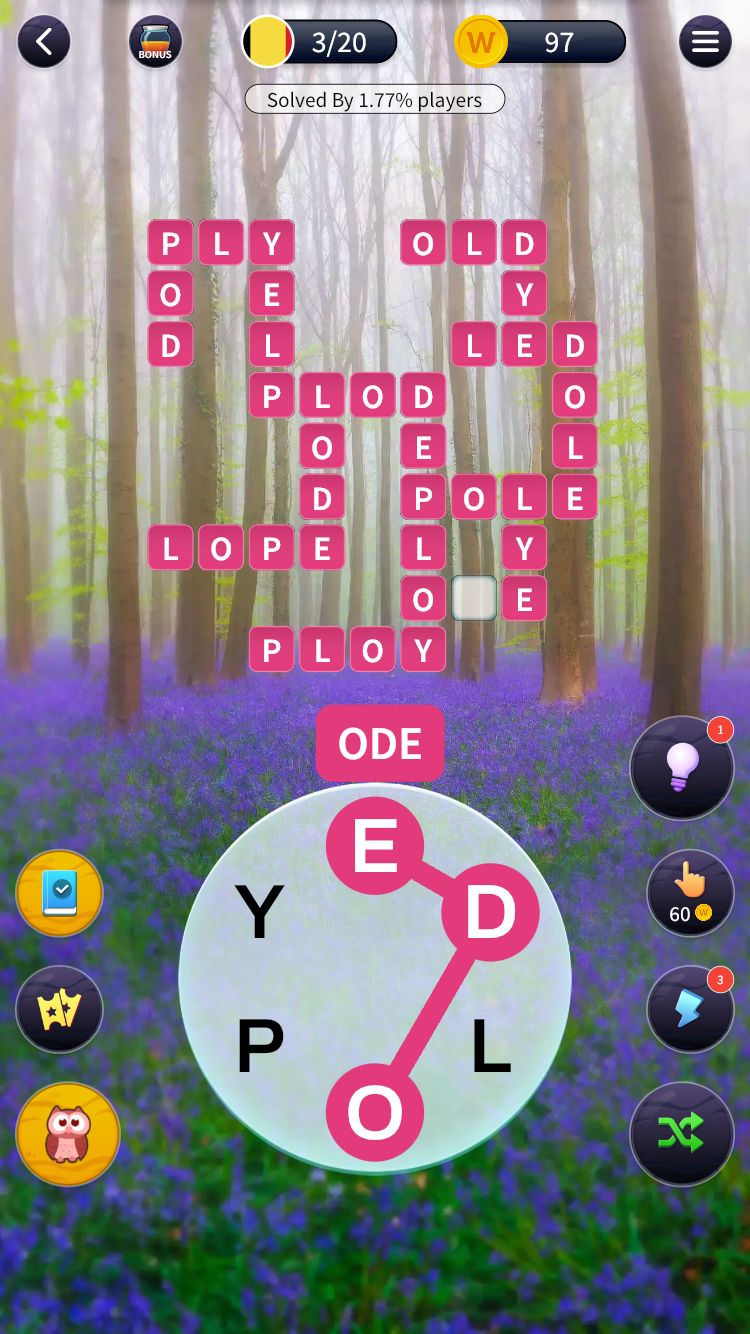Shuffle the letter wheel
Image resolution: width=750 pixels, height=1334 pixels.
(682, 1133)
